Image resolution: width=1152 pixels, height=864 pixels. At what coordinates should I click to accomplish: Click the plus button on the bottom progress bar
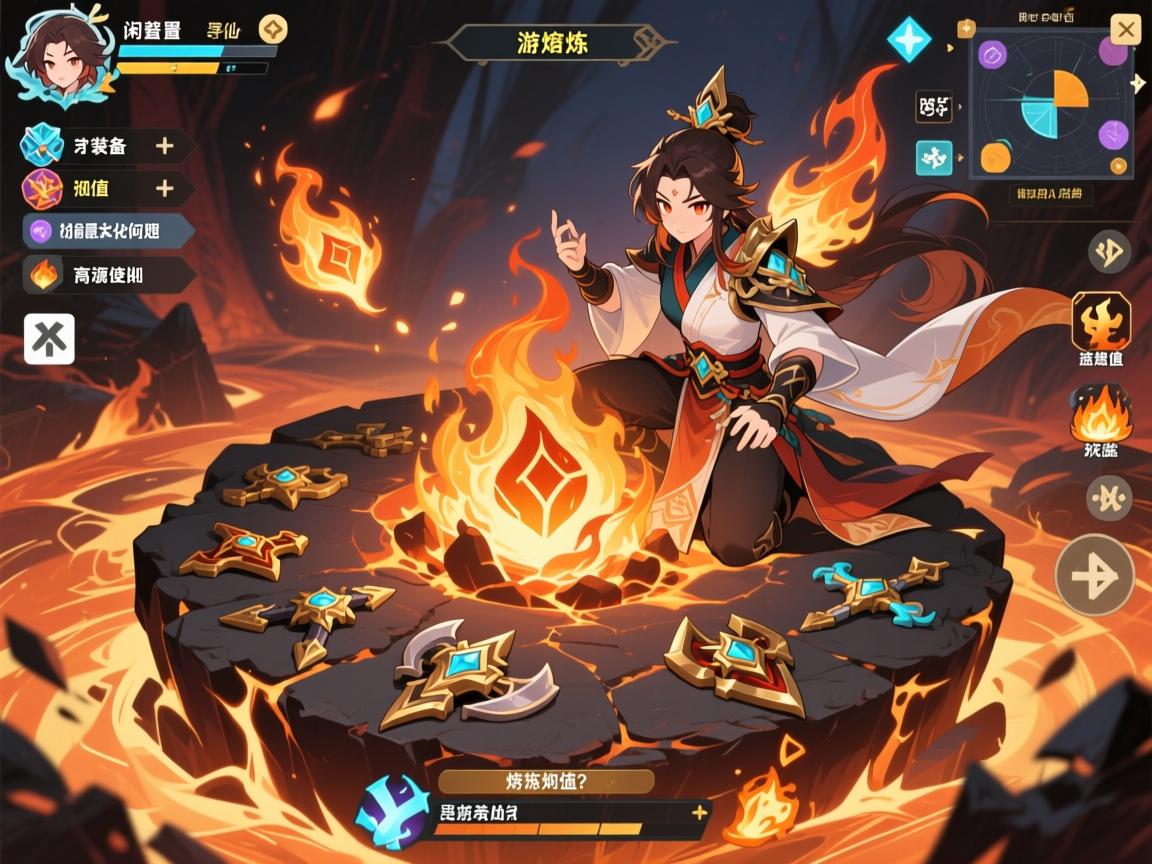[698, 812]
